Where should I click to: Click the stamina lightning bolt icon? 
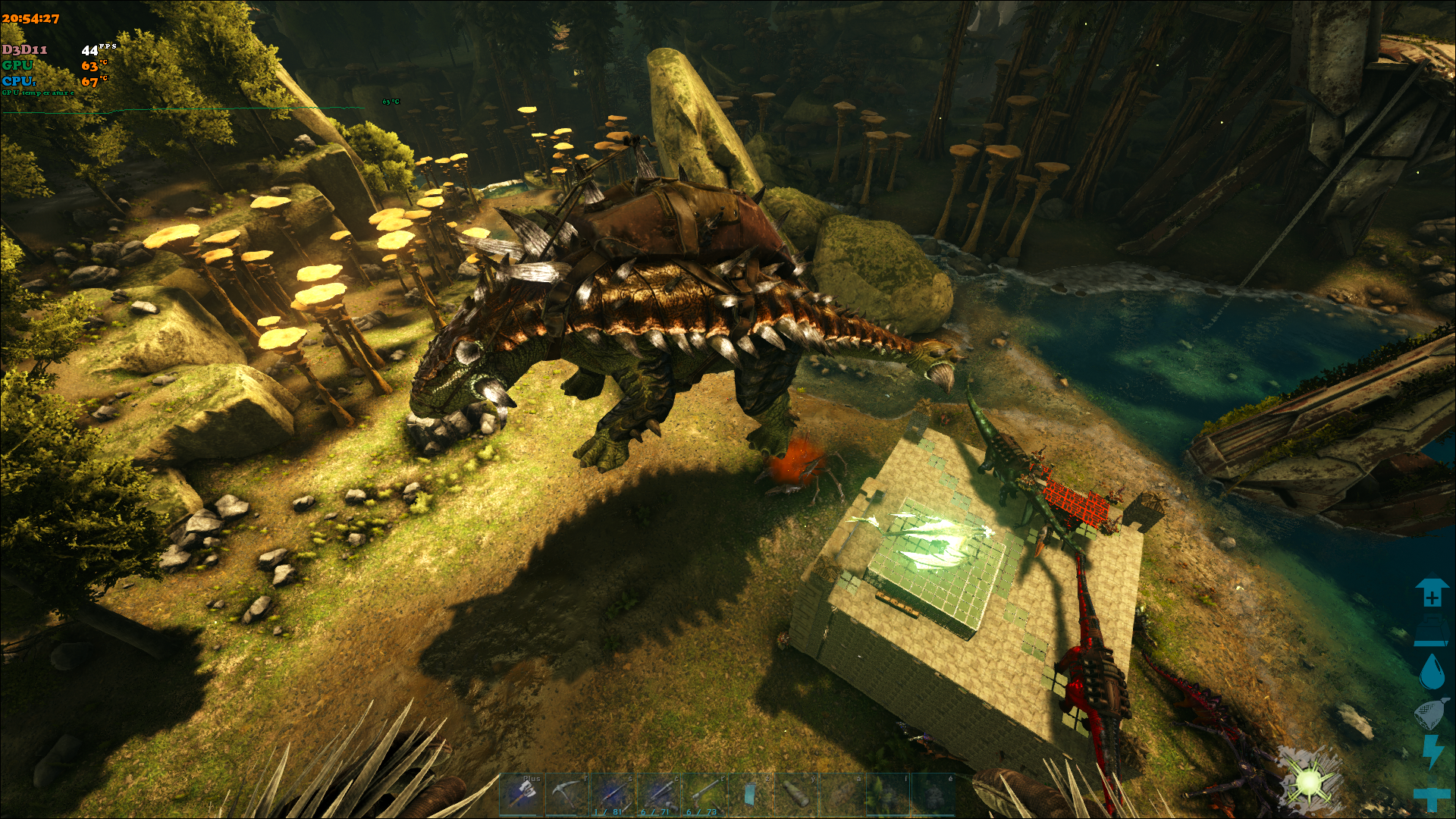click(1431, 751)
